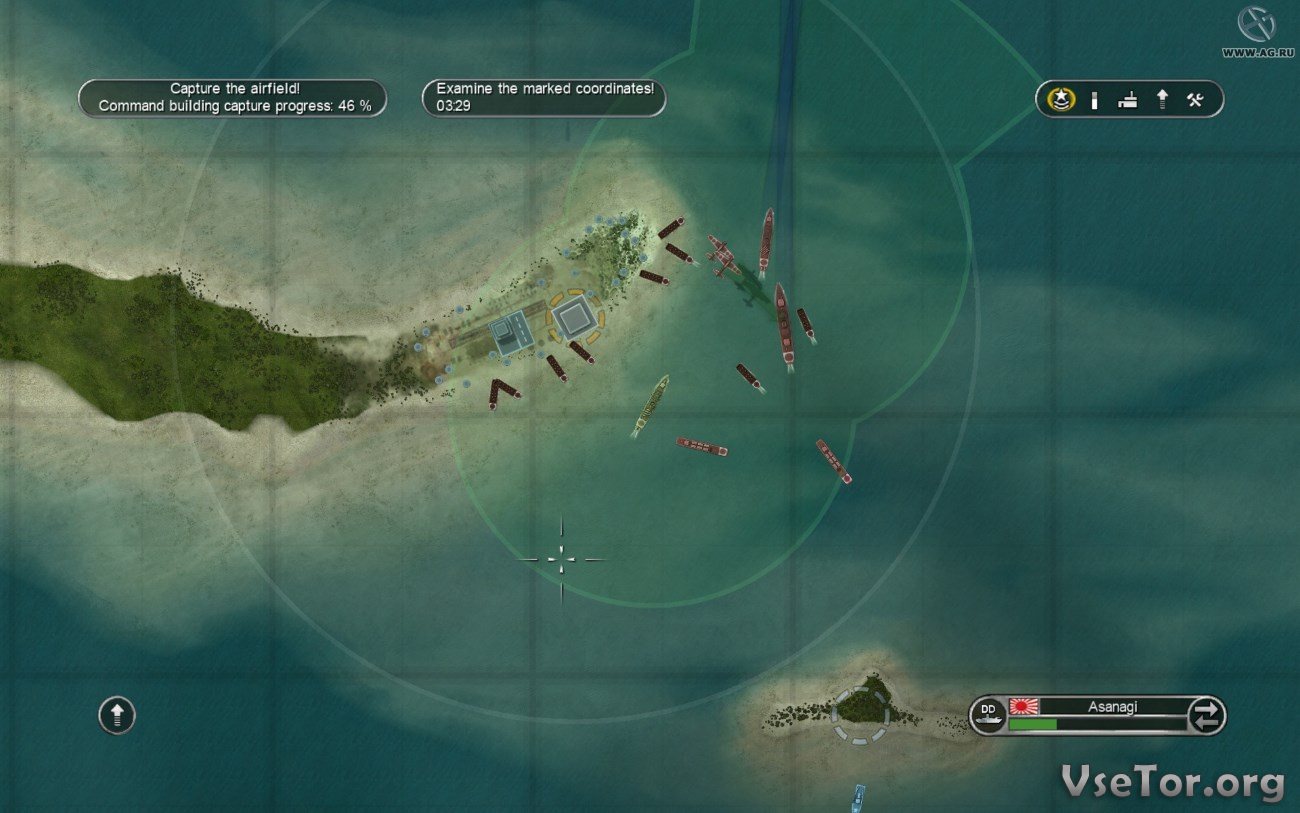This screenshot has width=1300, height=813.
Task: Open the repair hammer and wrench icon
Action: click(1194, 99)
